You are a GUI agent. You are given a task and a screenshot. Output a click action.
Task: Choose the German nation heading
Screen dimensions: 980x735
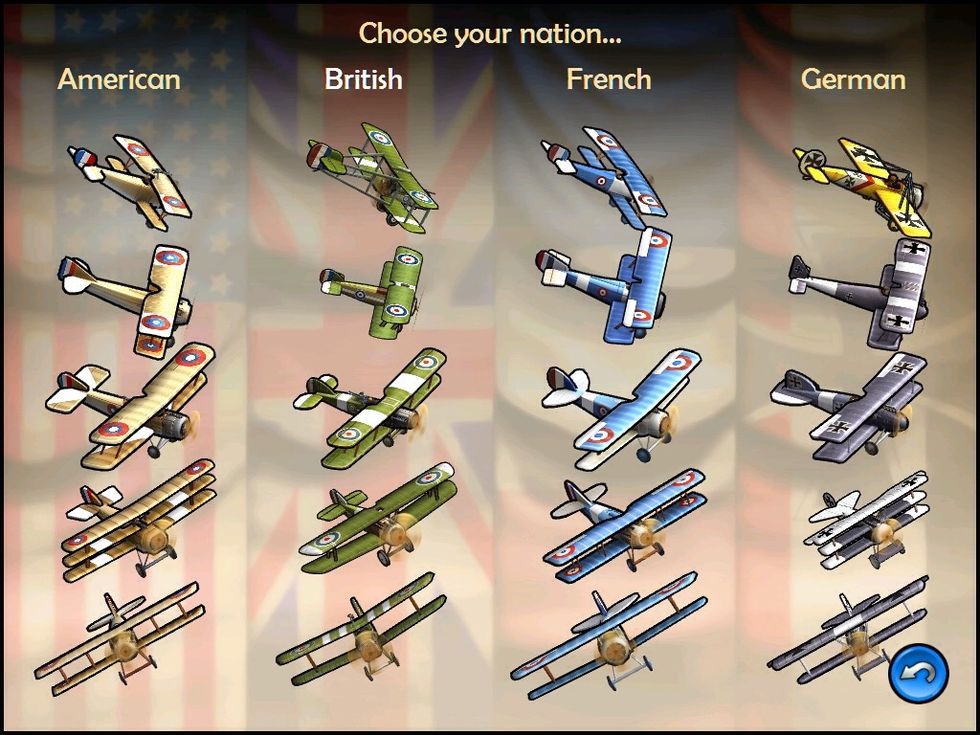click(853, 80)
